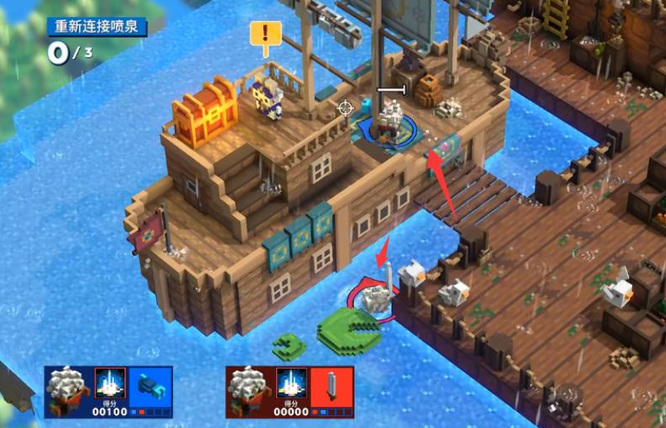This screenshot has width=666, height=428.
Task: Activate the blue player's burst ability icon
Action: [109, 384]
